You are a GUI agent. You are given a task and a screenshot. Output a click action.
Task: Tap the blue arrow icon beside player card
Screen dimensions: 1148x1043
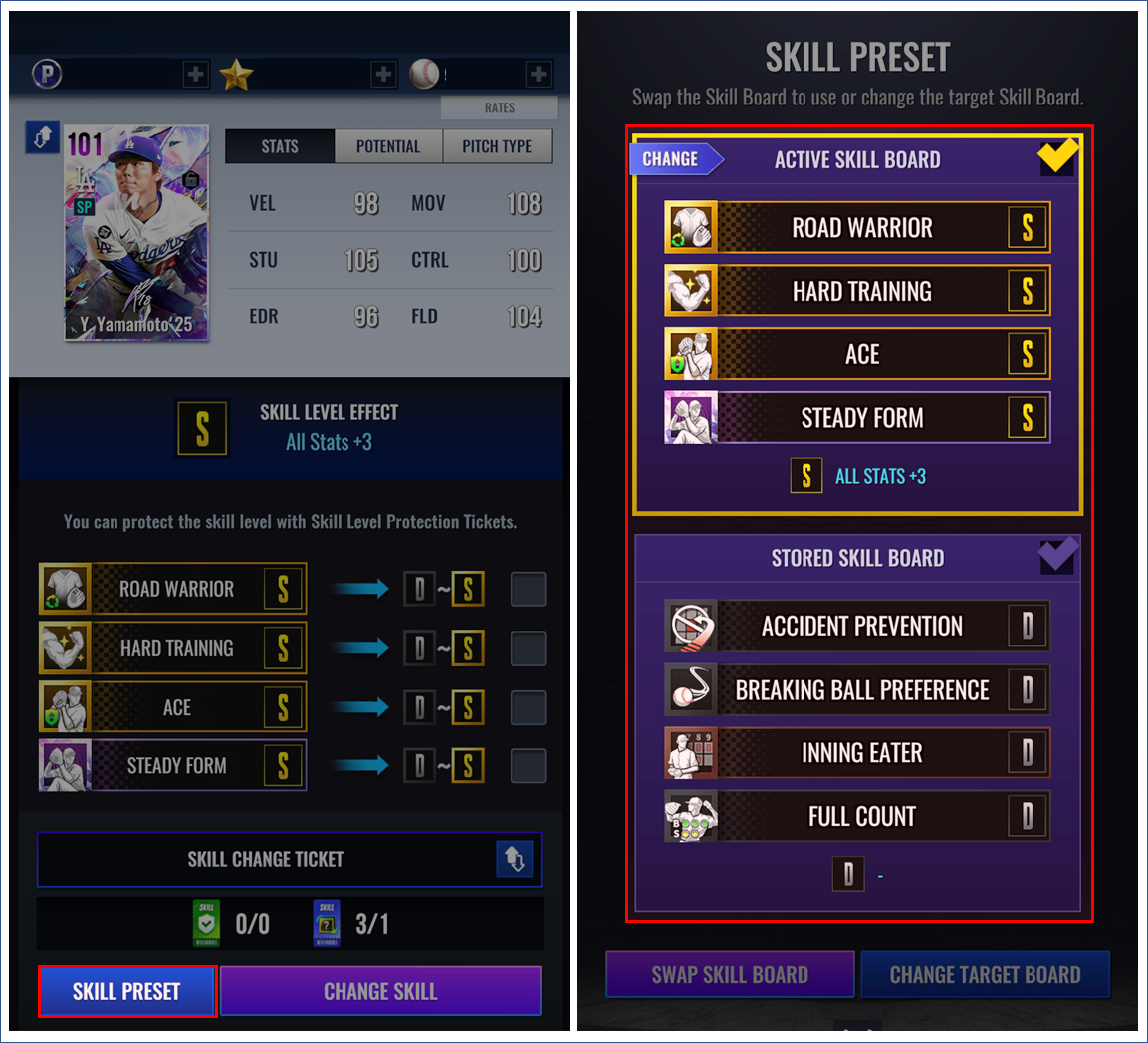click(43, 138)
